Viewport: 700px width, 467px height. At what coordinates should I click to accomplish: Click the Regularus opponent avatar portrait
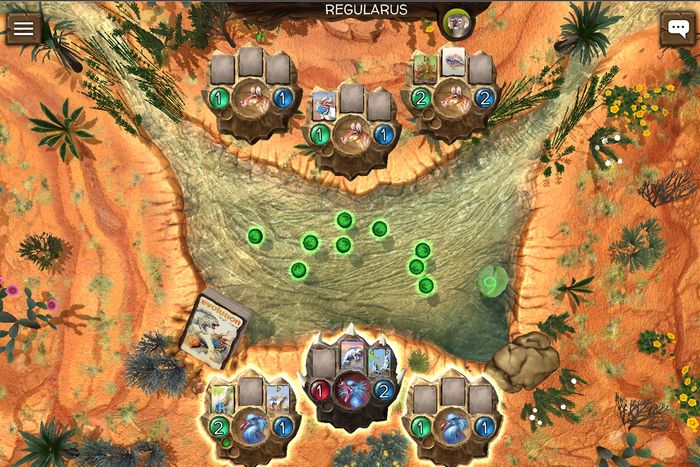coord(456,22)
